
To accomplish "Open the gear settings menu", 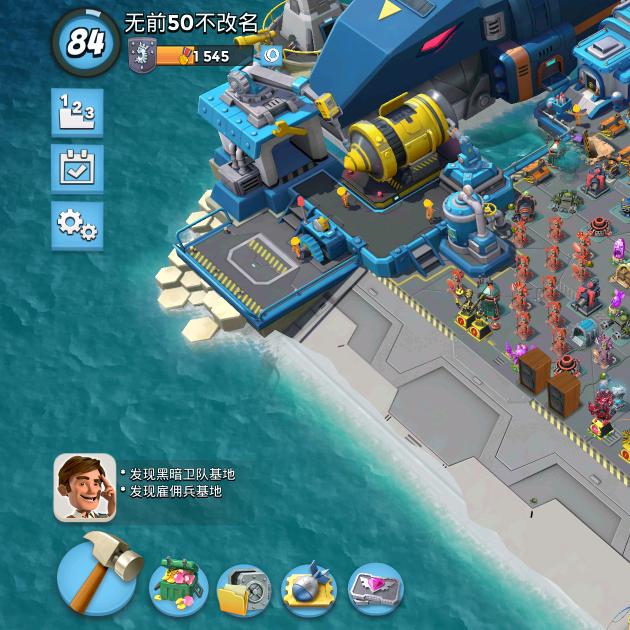I will (77, 225).
